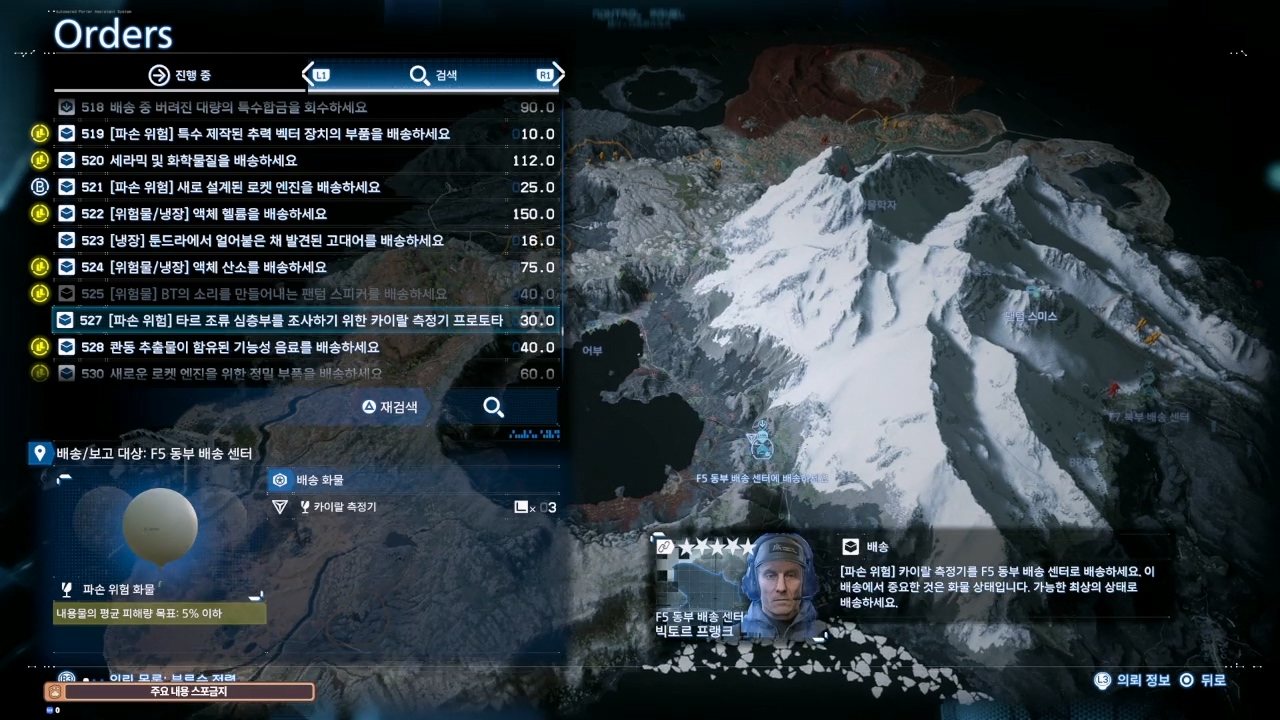This screenshot has height=720, width=1280.
Task: Click the F5 동부 배송 센터 map marker
Action: [761, 445]
